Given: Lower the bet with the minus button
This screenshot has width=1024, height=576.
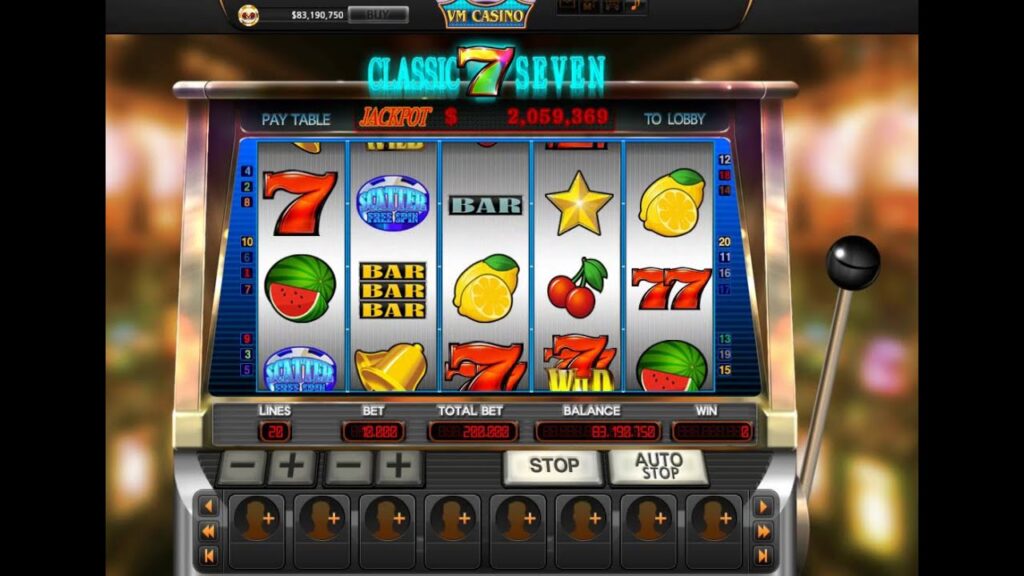Looking at the screenshot, I should tap(347, 466).
